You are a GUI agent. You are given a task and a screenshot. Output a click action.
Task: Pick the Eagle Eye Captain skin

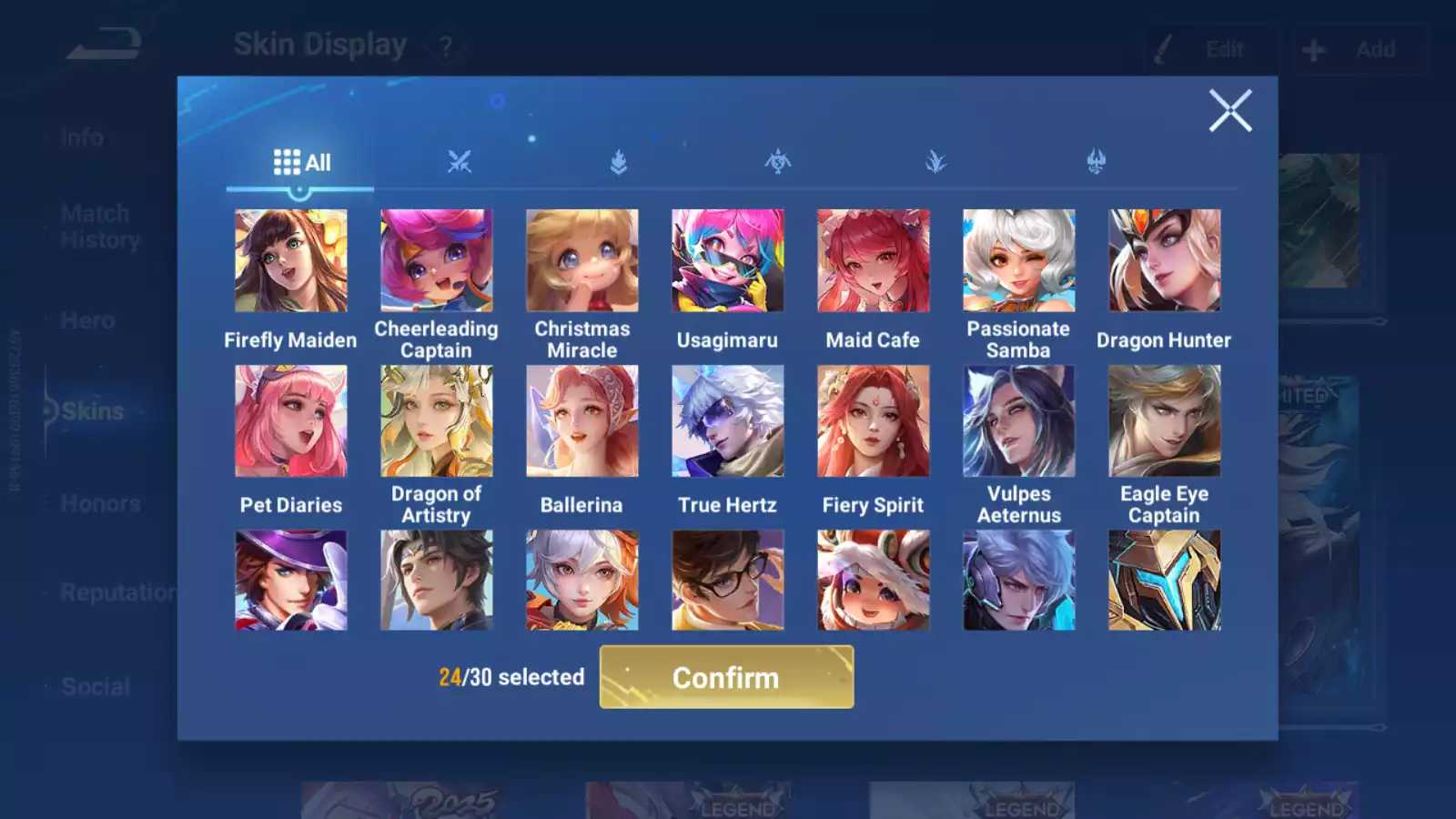tap(1165, 421)
